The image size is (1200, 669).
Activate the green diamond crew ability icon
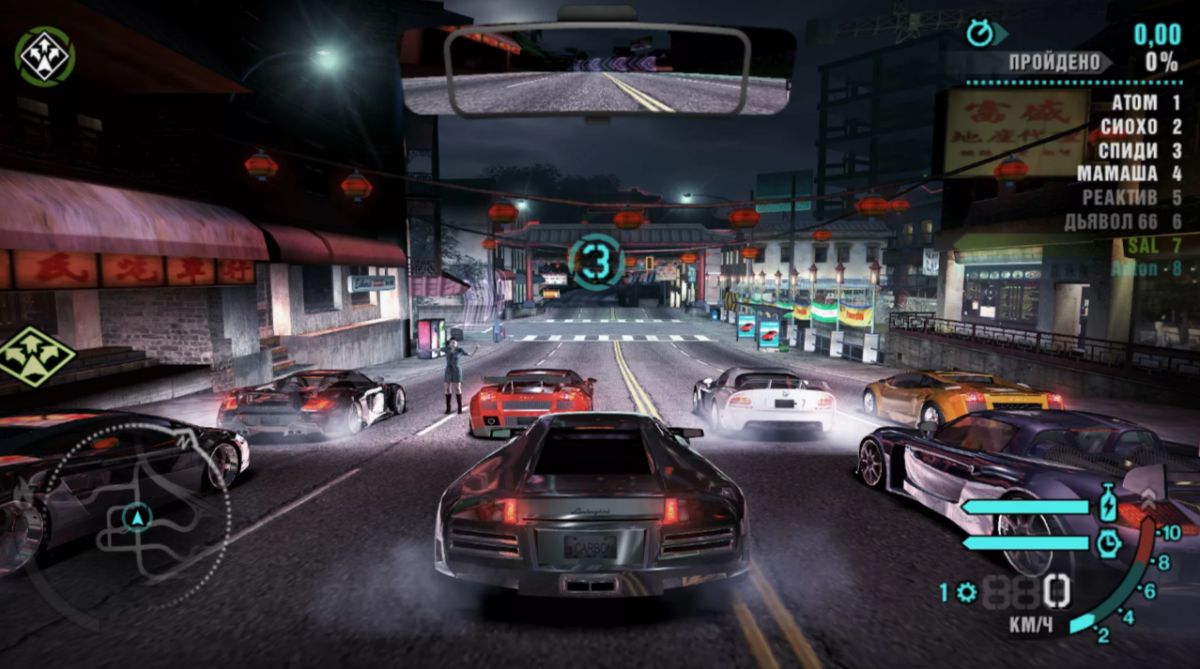[36, 357]
